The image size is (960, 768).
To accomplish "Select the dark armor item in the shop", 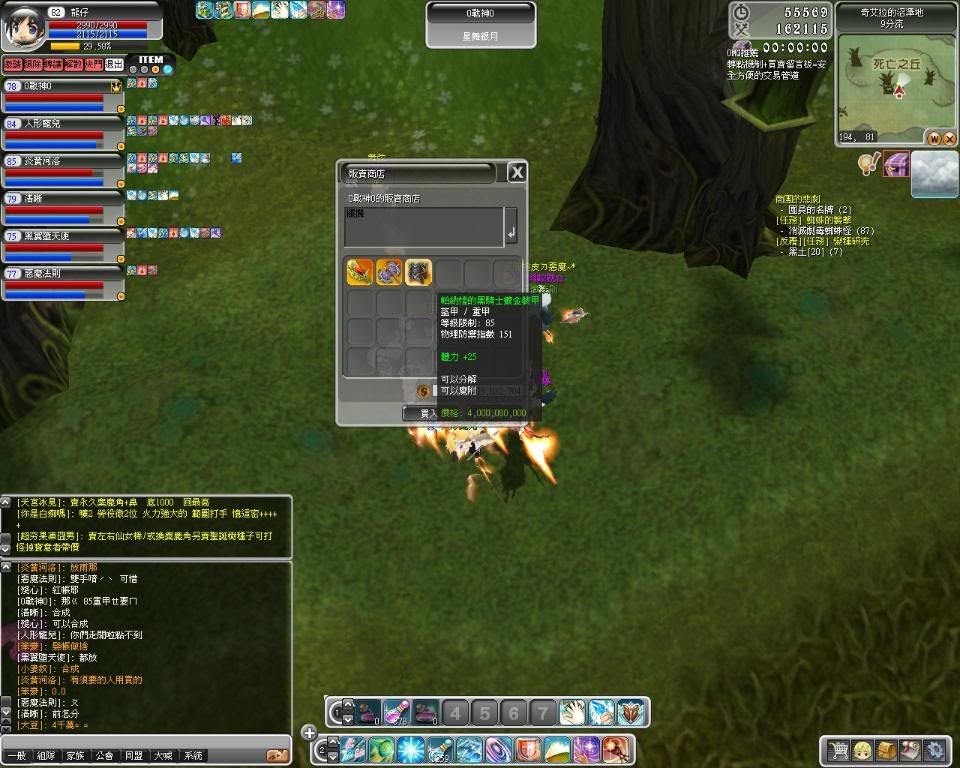I will [x=418, y=272].
